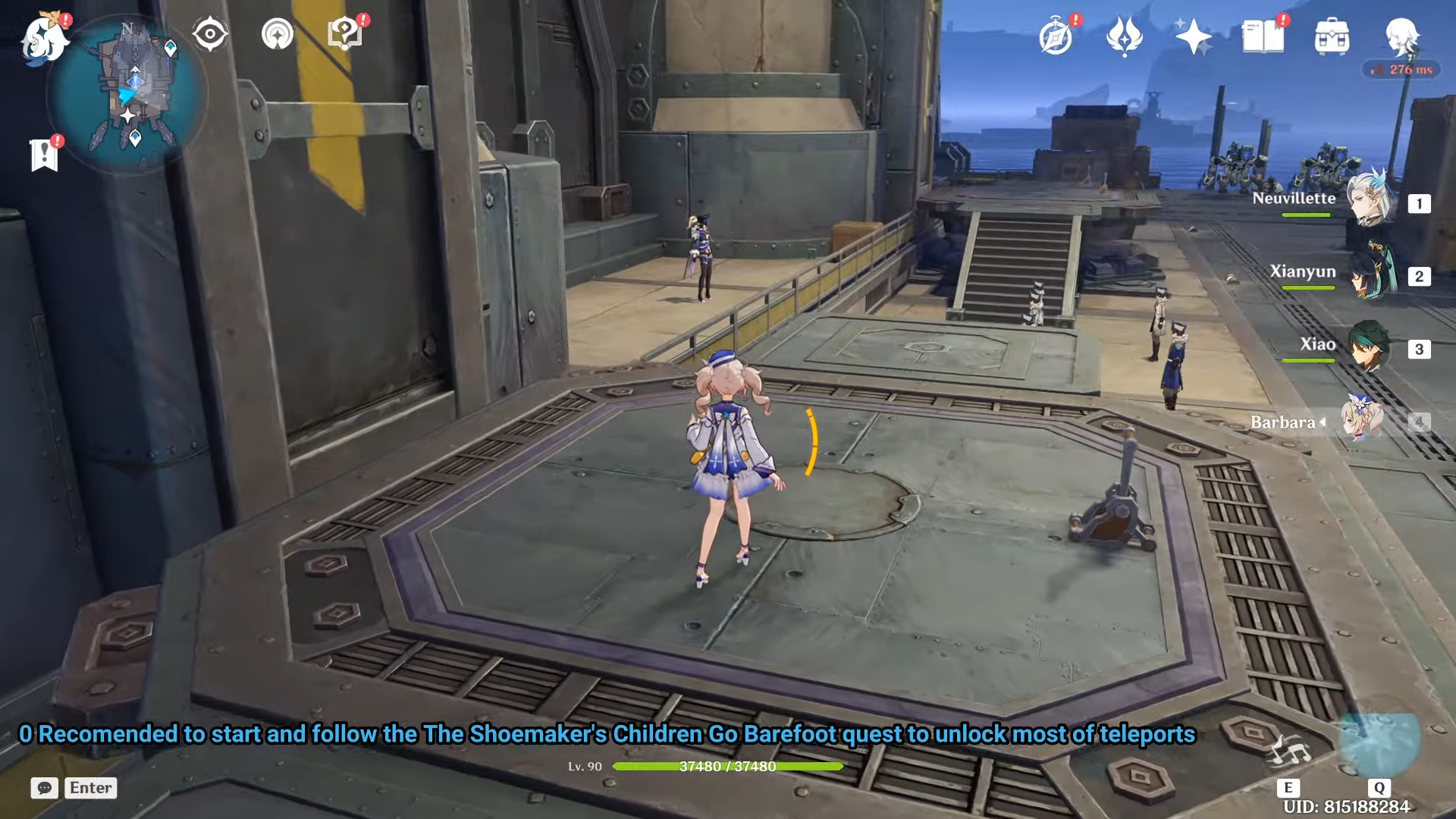Screen dimensions: 1456x819
Task: Activate Barbara's elemental burst
Action: [1379, 743]
